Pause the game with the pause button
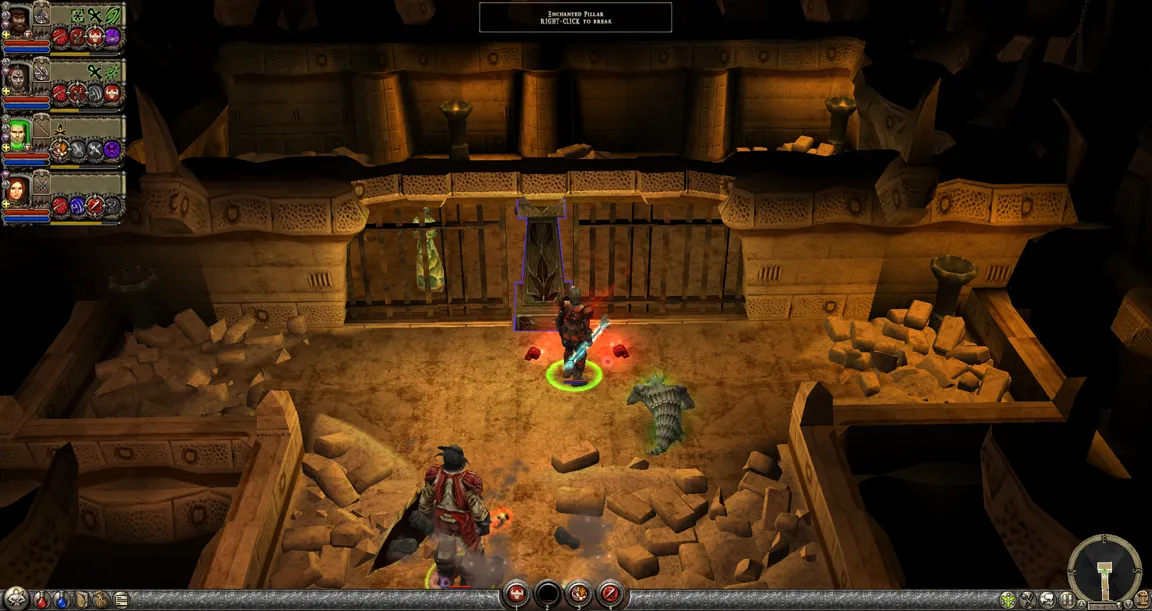The width and height of the screenshot is (1152, 611). click(x=1069, y=601)
